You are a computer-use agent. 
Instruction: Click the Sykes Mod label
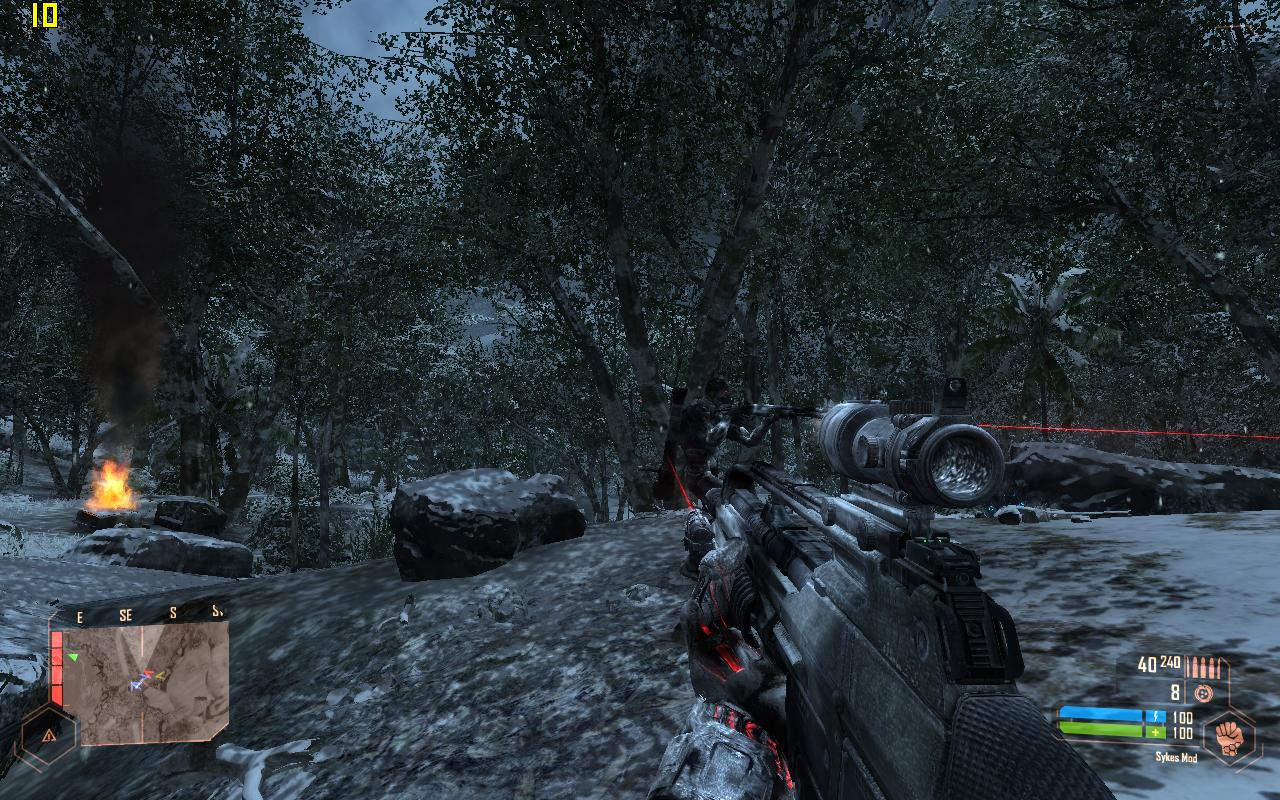point(1177,757)
